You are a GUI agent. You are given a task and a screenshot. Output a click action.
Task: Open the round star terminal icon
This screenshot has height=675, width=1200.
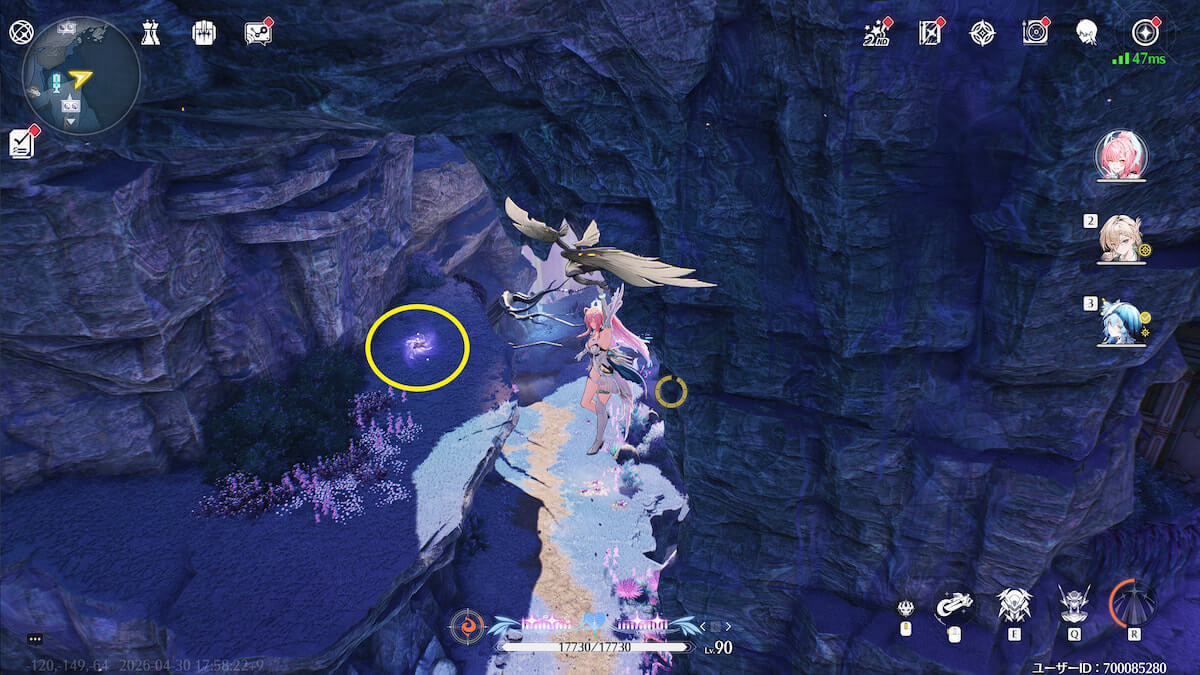click(x=1145, y=32)
